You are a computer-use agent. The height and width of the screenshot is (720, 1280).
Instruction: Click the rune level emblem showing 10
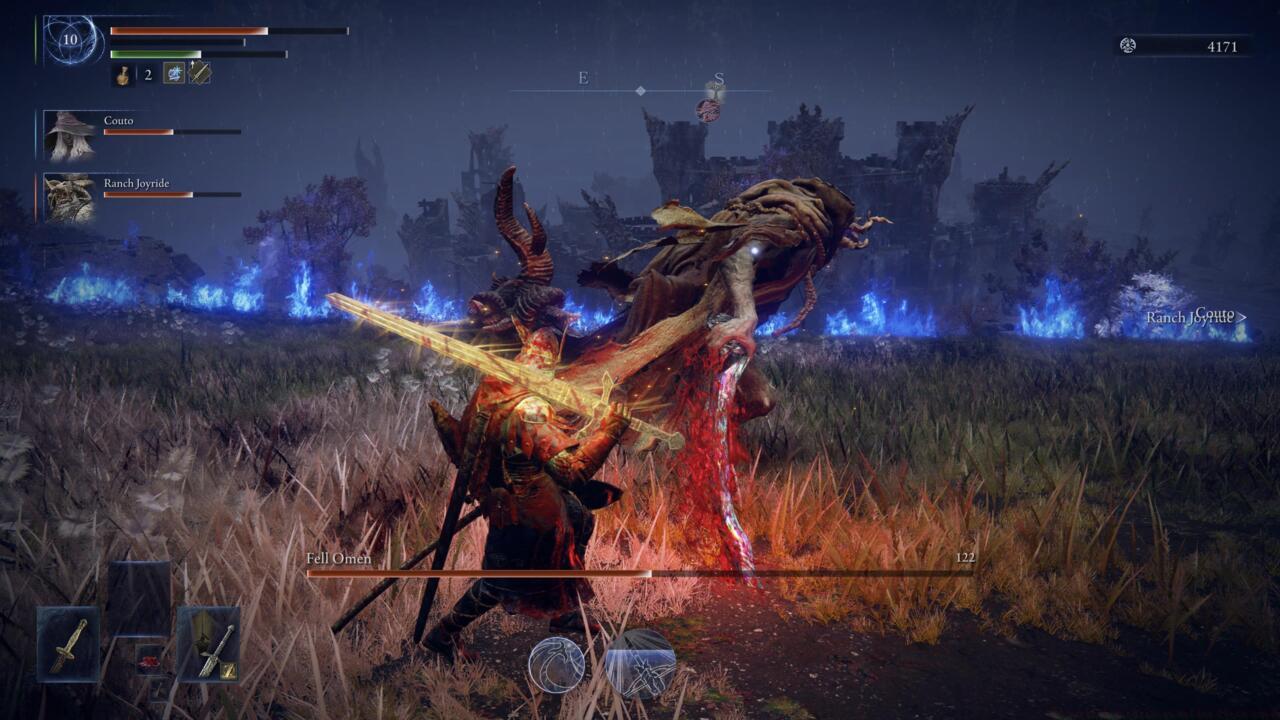pyautogui.click(x=68, y=38)
